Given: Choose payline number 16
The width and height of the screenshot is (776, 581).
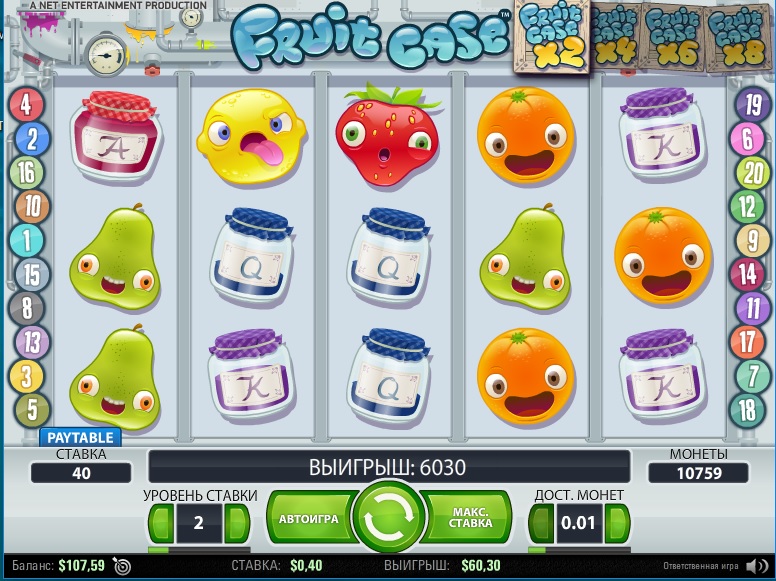Looking at the screenshot, I should click(x=27, y=172).
